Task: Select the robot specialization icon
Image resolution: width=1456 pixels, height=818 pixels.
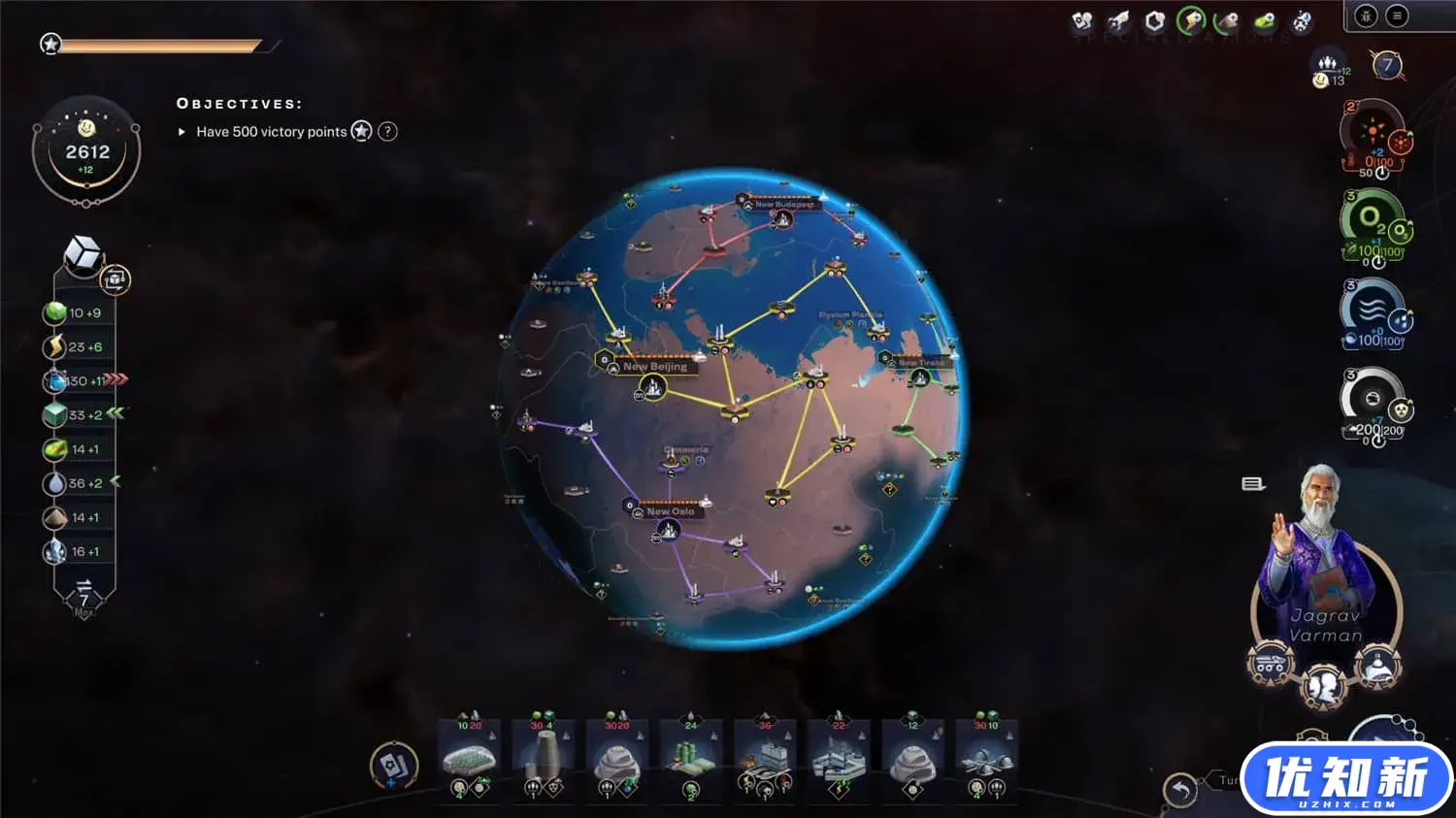Action: 1301,22
